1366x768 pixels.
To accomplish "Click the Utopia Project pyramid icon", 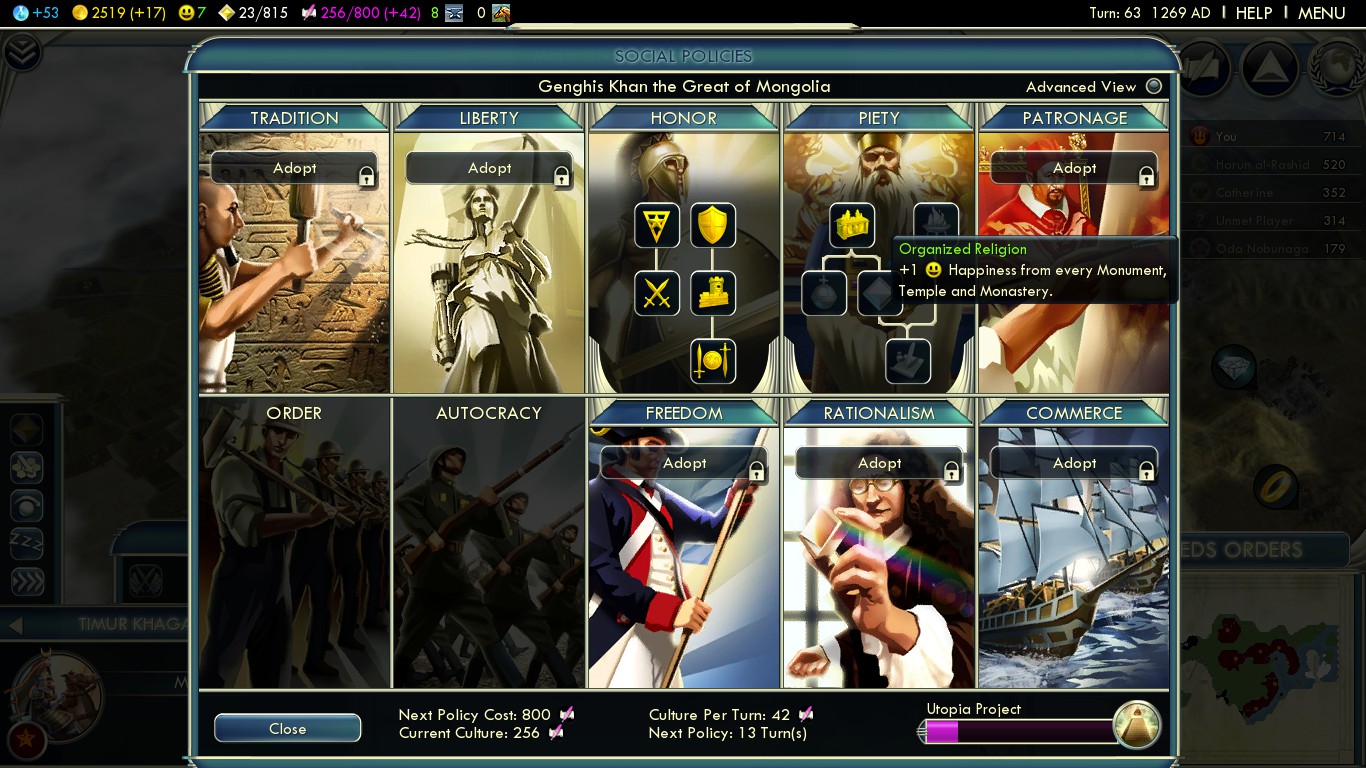I will tap(1137, 725).
